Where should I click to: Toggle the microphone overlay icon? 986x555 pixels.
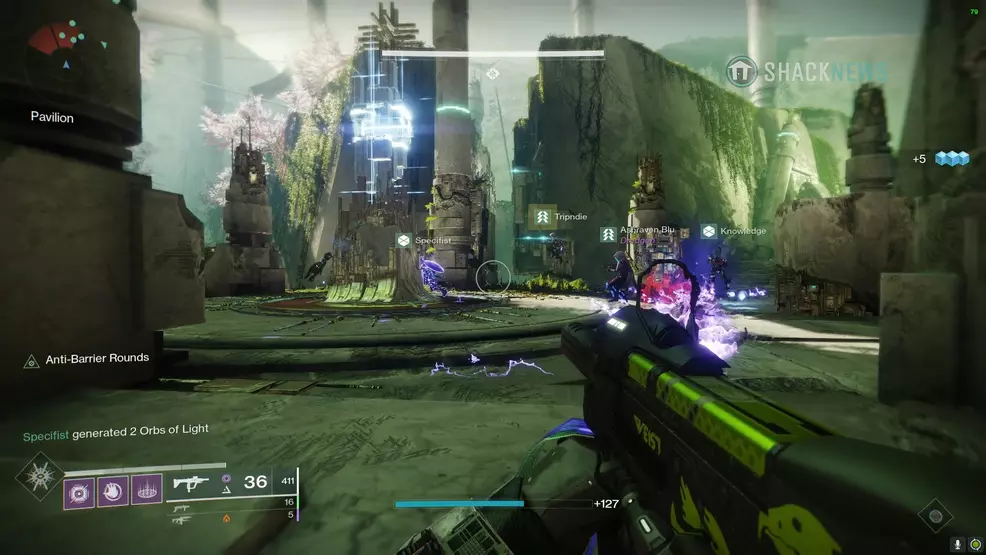click(957, 544)
